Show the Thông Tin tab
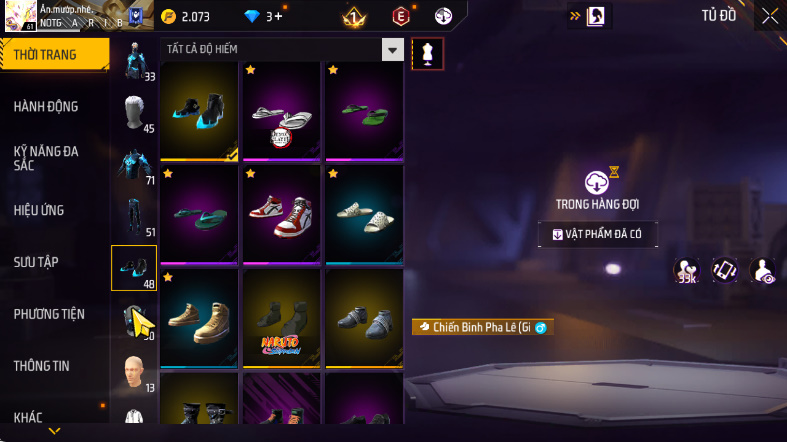 pos(41,366)
